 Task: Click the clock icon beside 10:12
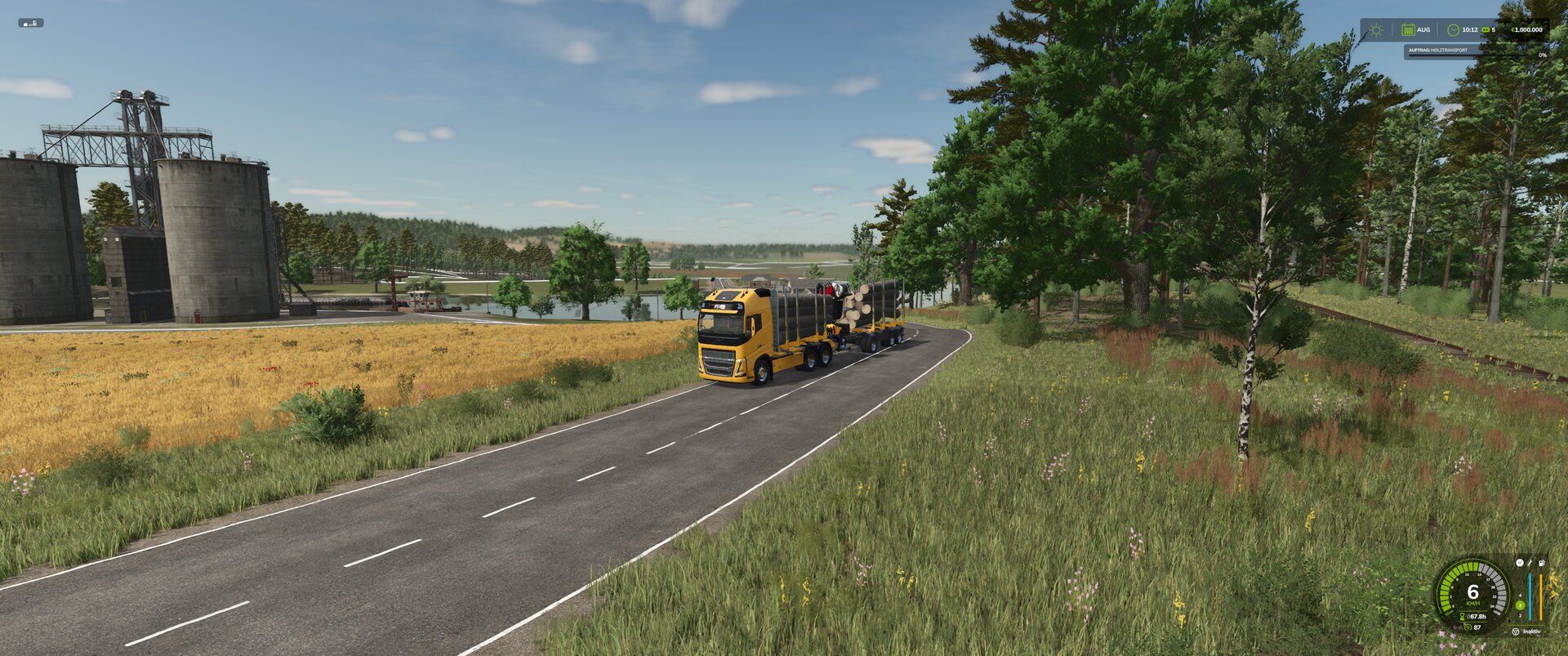pos(1453,30)
